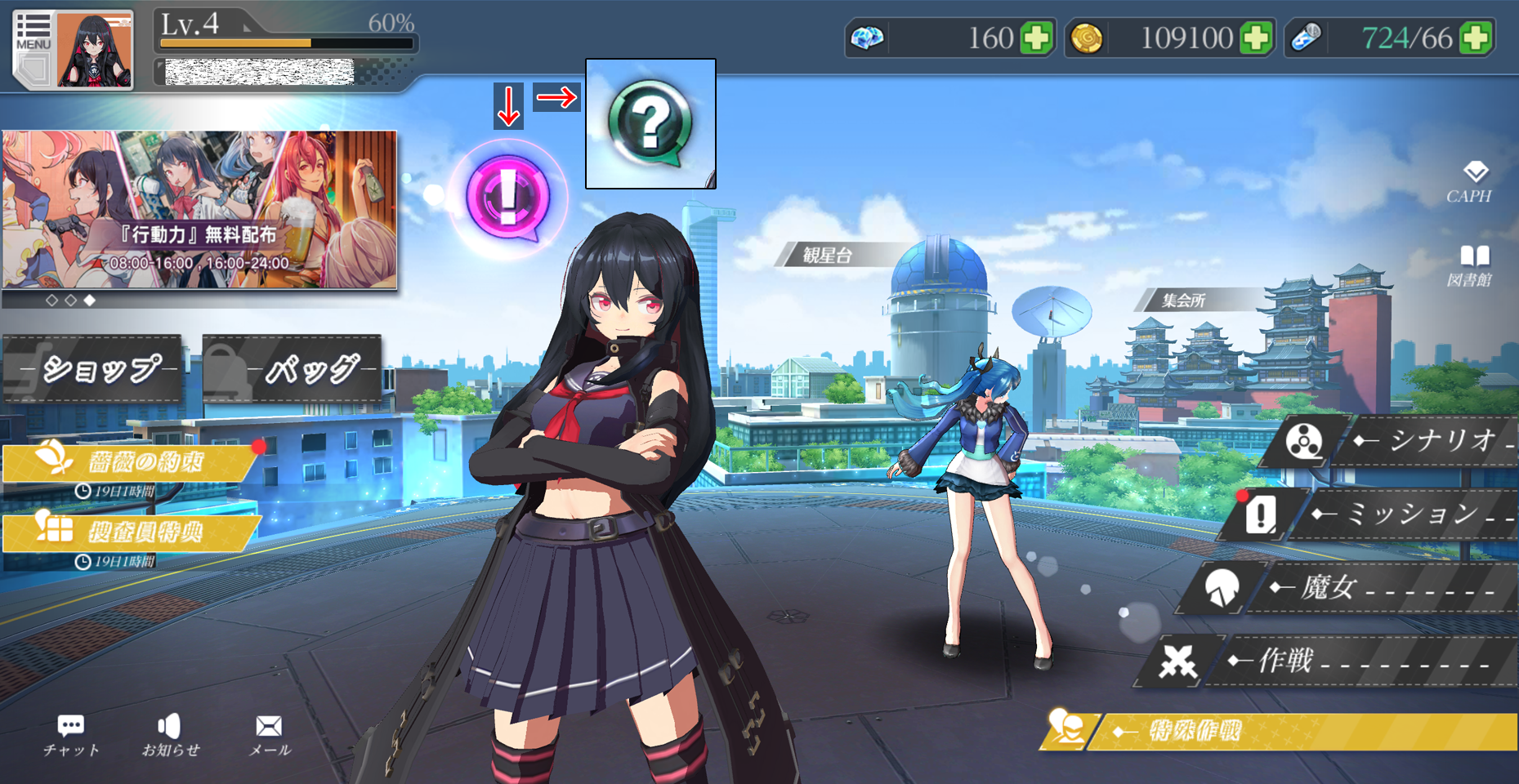Open the 薔薇の約束 event
The image size is (1519, 784).
pos(131,463)
